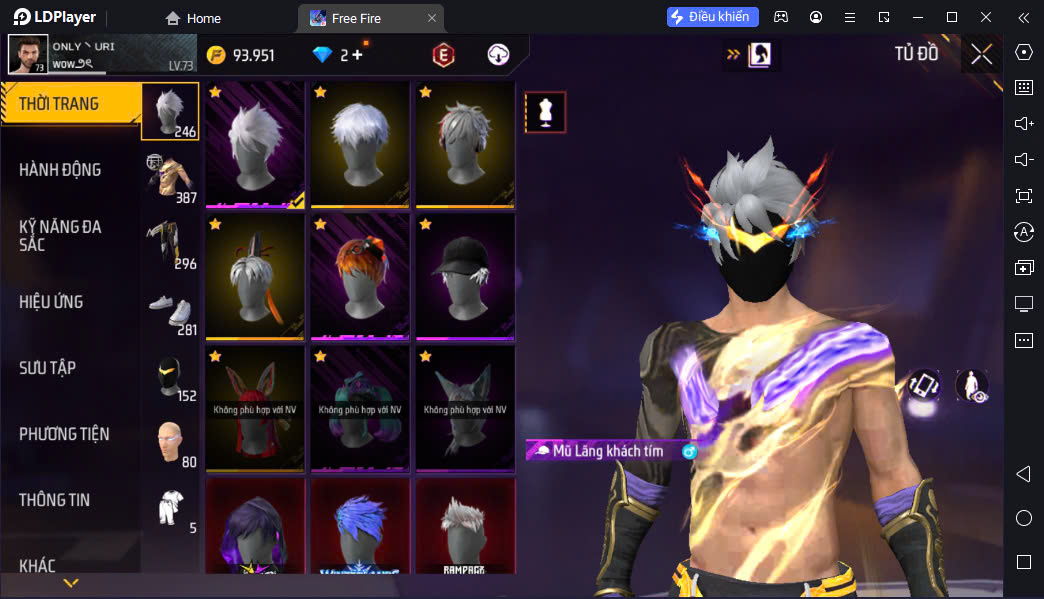Viewport: 1044px width, 599px height.
Task: Open the LDPlayer Điều khiển controls
Action: (713, 17)
